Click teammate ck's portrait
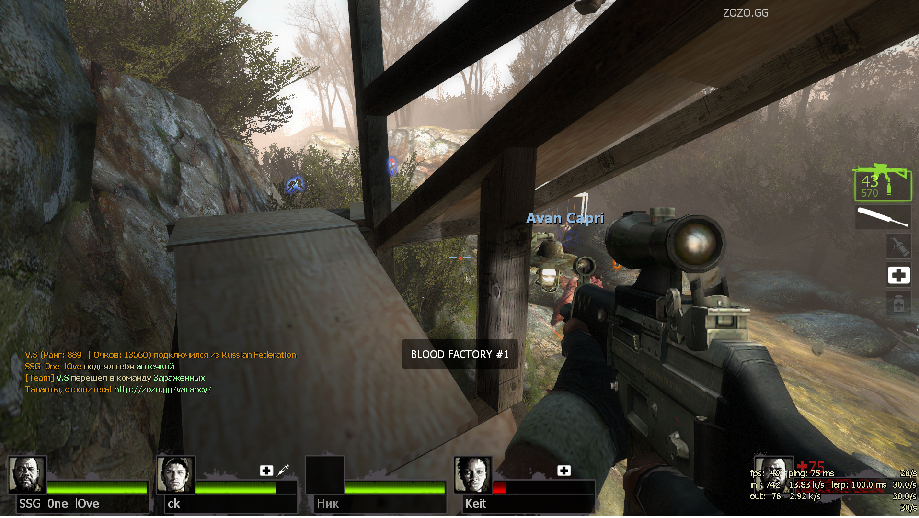 [x=176, y=474]
